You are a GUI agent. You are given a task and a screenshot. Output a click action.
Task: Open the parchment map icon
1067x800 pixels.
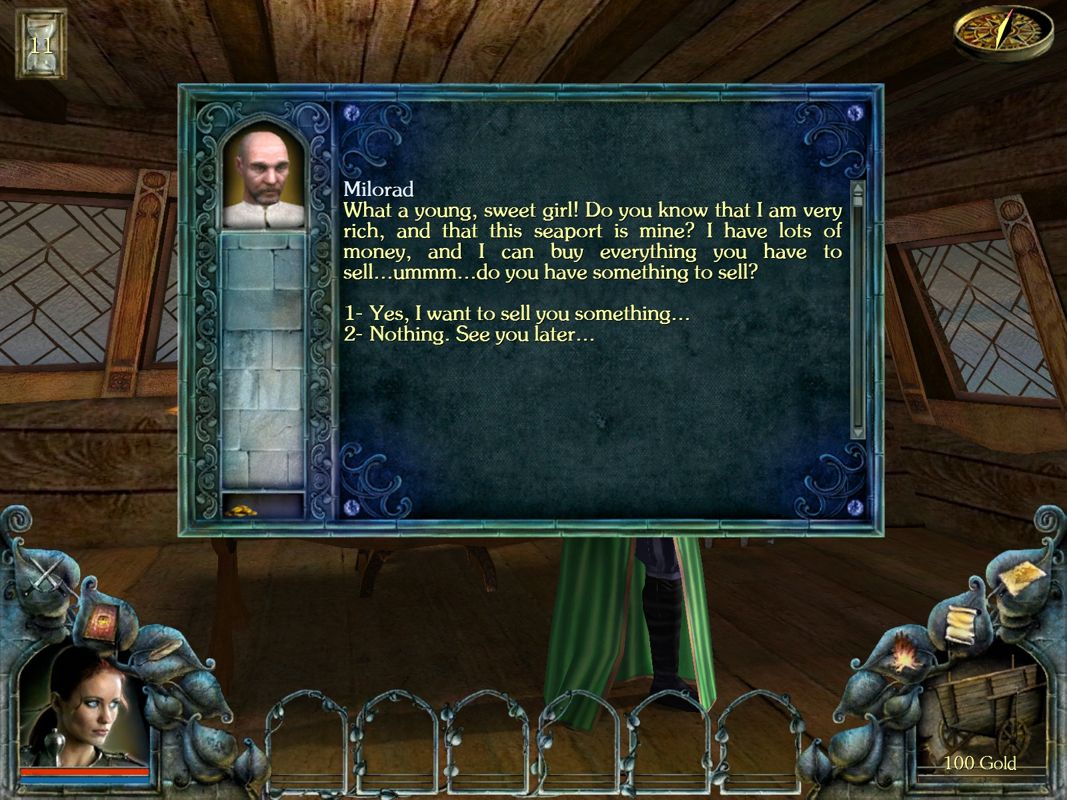click(x=1018, y=578)
